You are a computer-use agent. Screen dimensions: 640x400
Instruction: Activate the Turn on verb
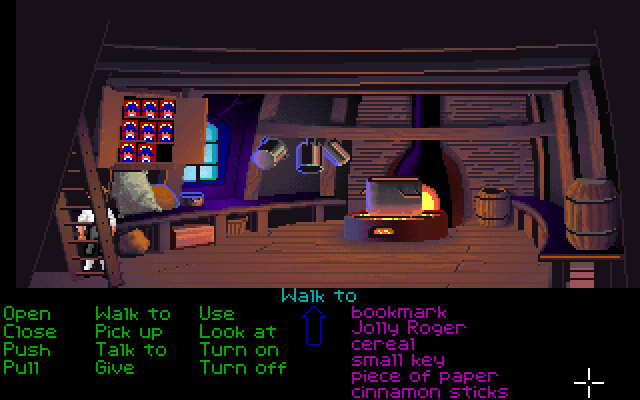pos(238,350)
